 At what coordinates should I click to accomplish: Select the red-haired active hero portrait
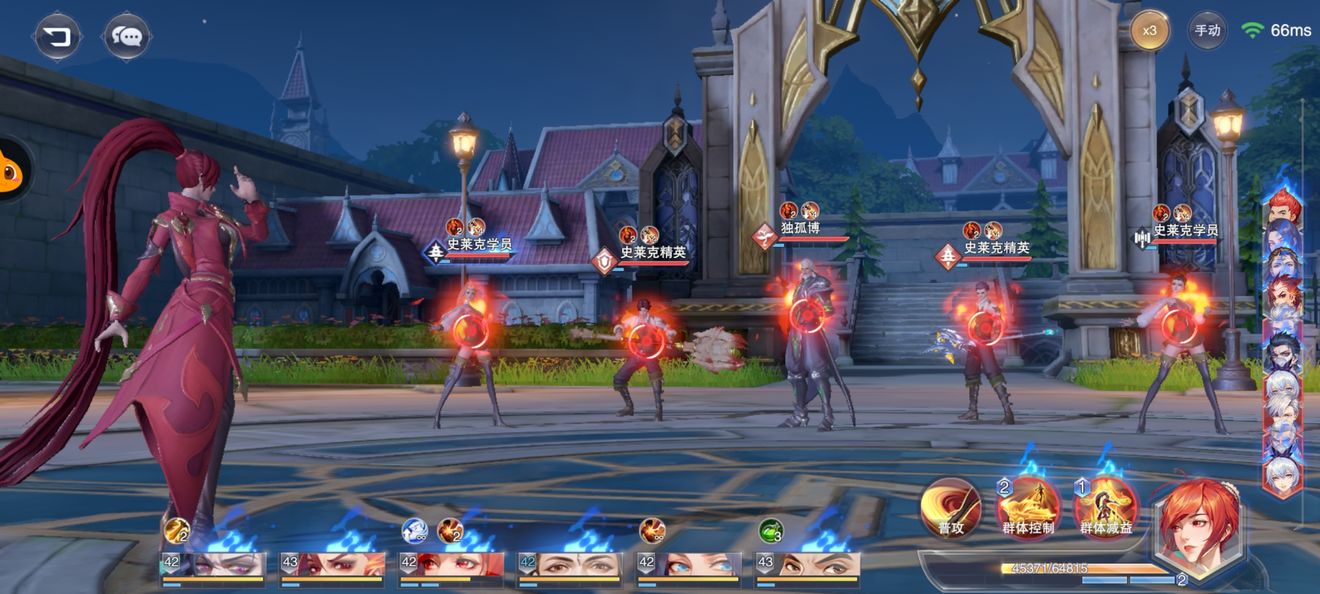click(1196, 524)
